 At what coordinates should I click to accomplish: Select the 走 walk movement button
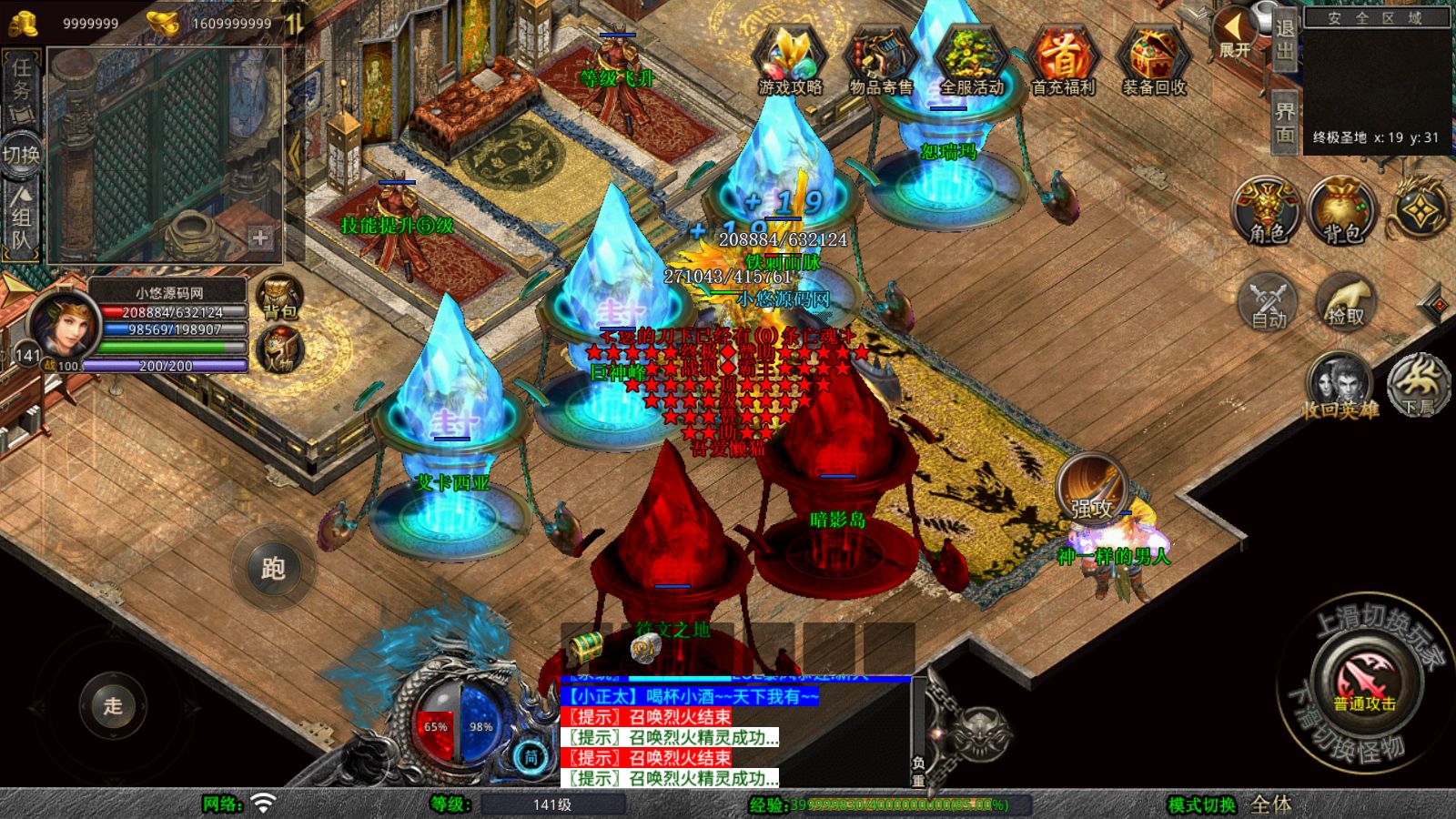113,705
